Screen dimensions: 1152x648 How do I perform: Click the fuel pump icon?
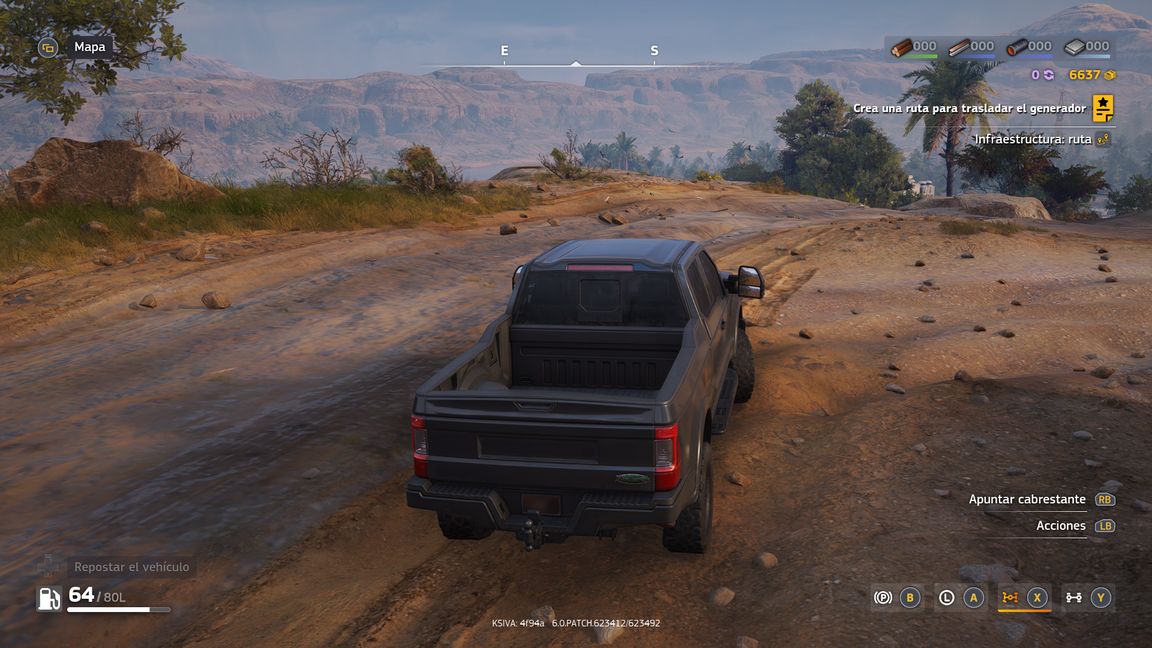[49, 598]
